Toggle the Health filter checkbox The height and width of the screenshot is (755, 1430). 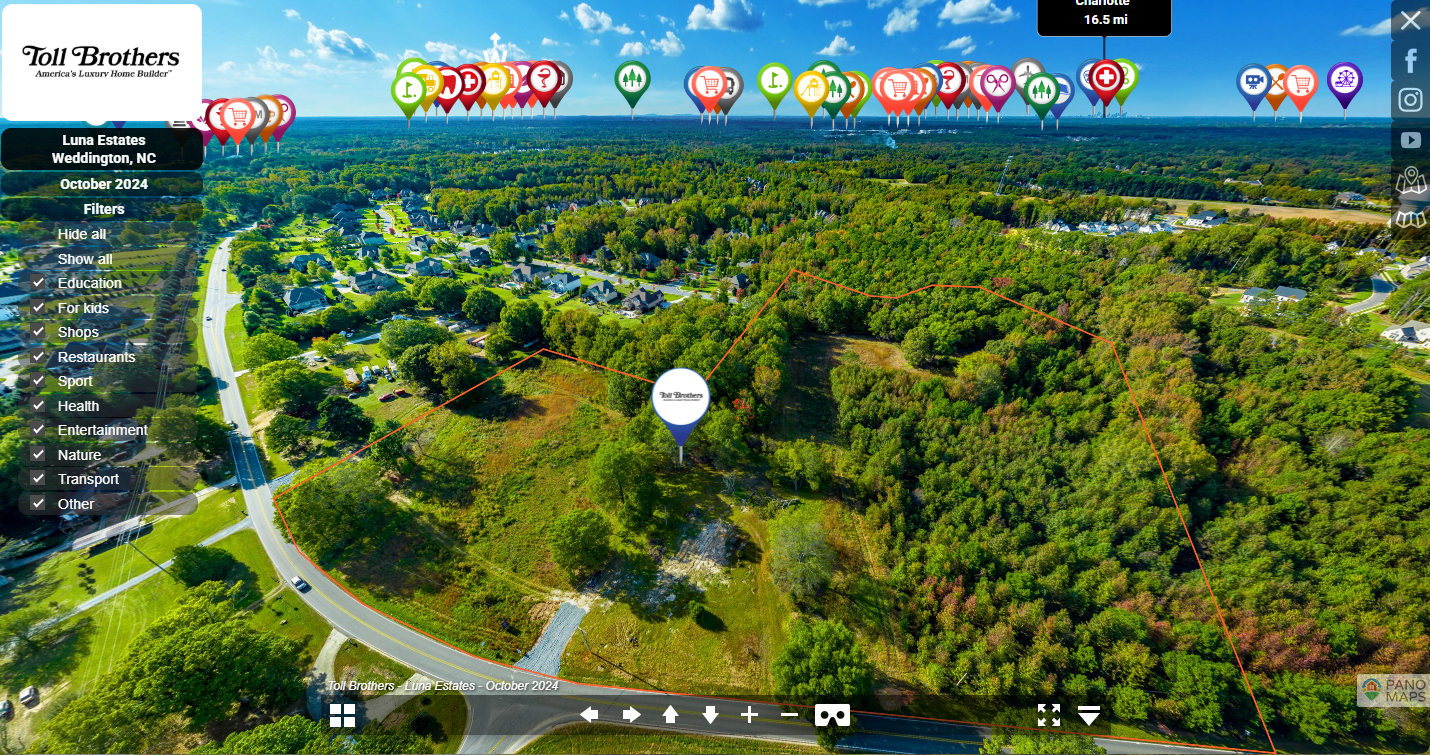39,406
